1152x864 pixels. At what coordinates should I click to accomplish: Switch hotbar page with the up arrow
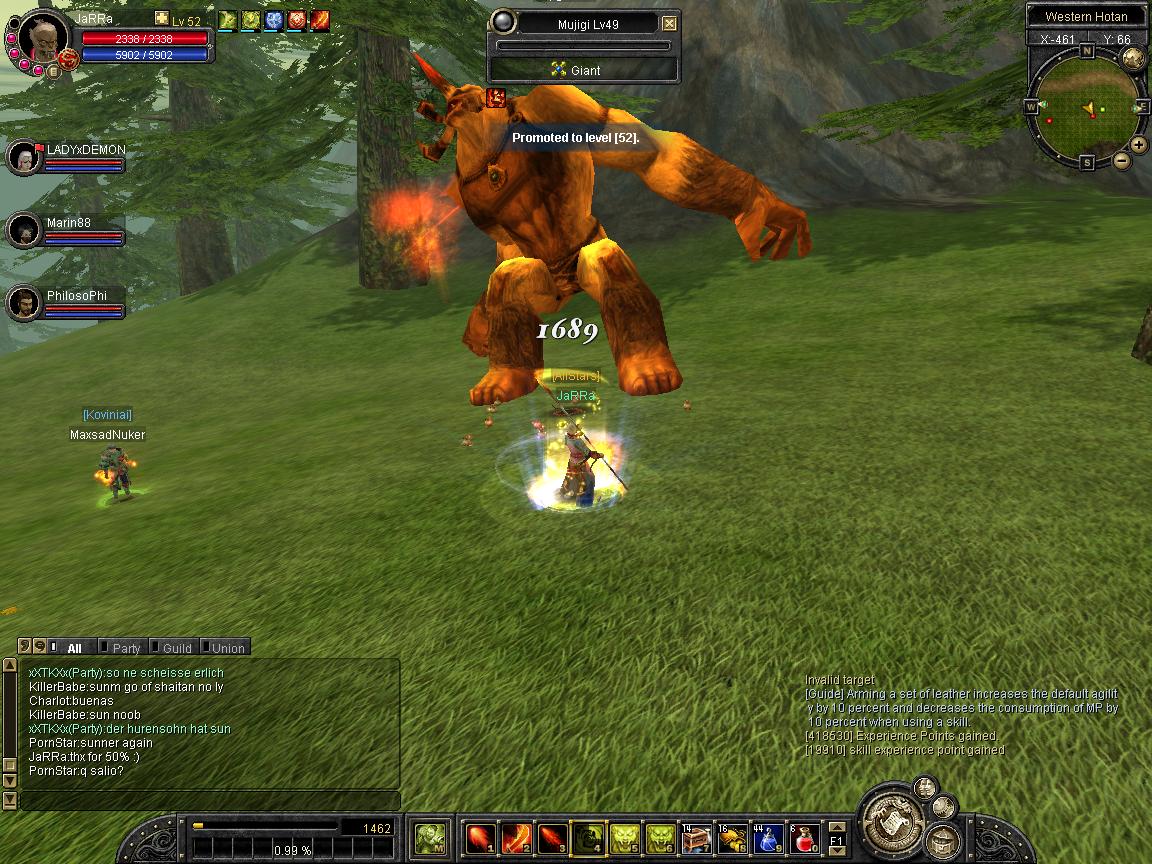click(x=836, y=827)
